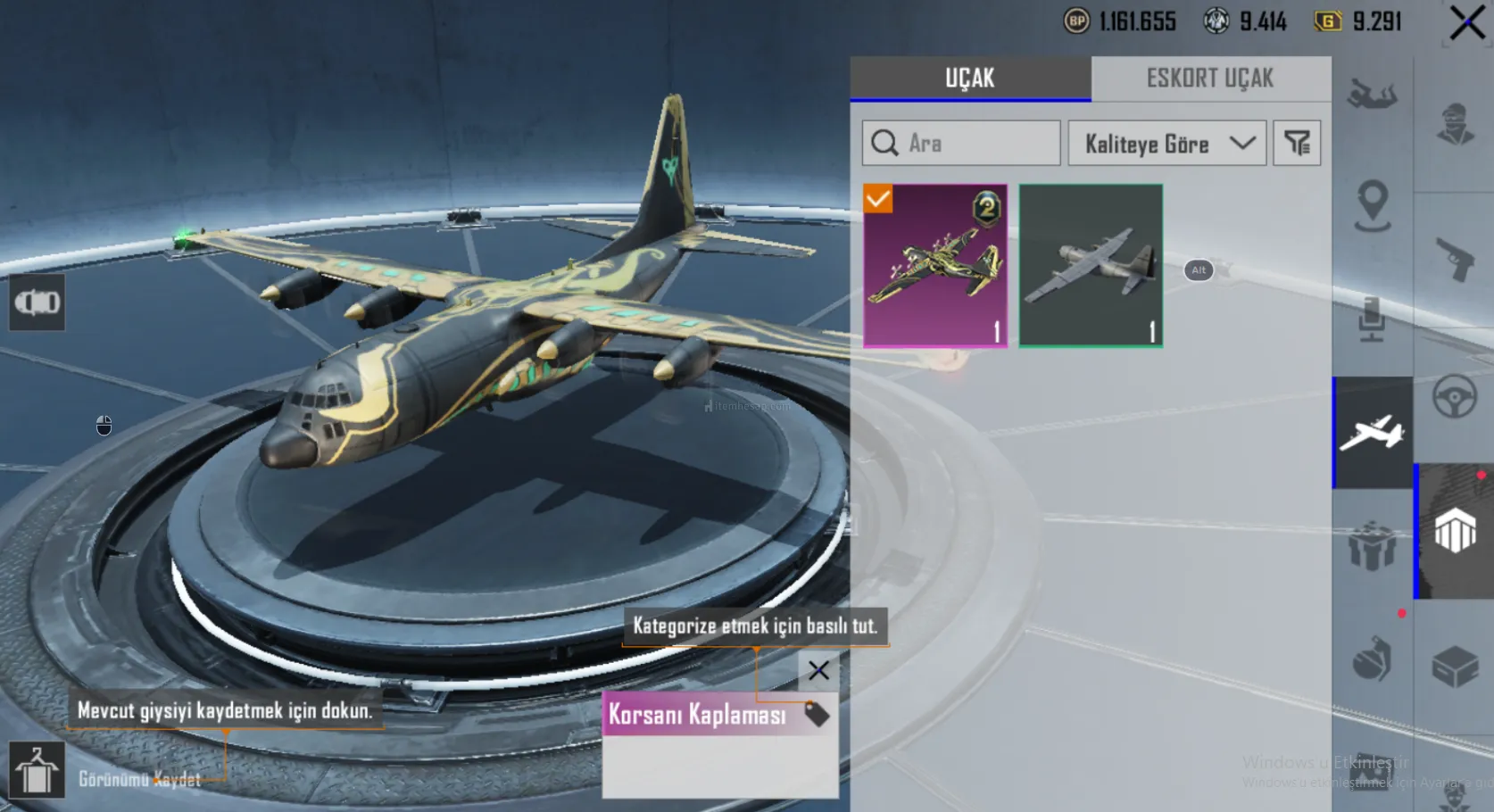Save the look with the hanger icon
This screenshot has height=812, width=1494.
[37, 770]
